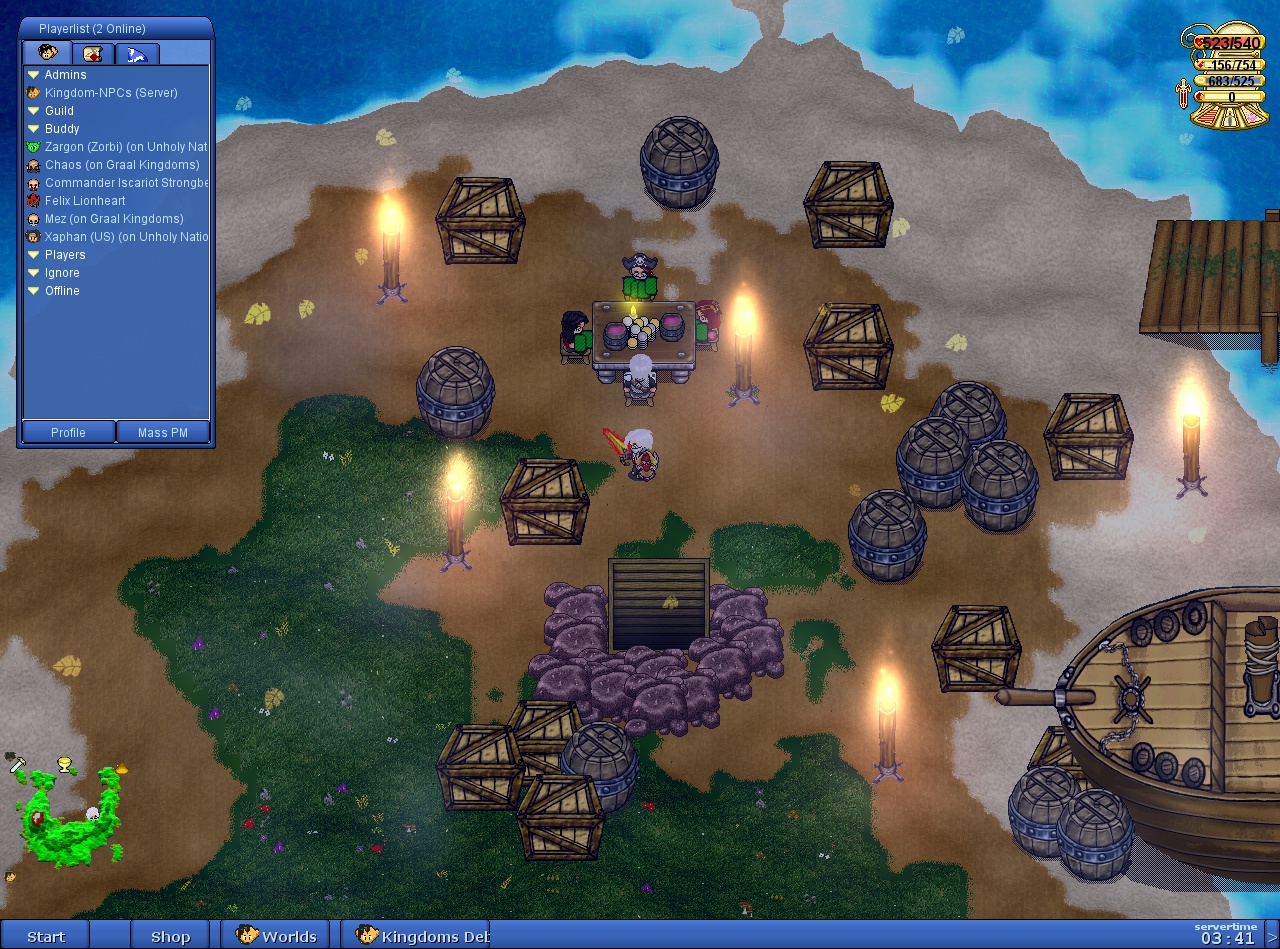The image size is (1280, 949).
Task: Collapse the Buddy group
Action: click(x=34, y=129)
